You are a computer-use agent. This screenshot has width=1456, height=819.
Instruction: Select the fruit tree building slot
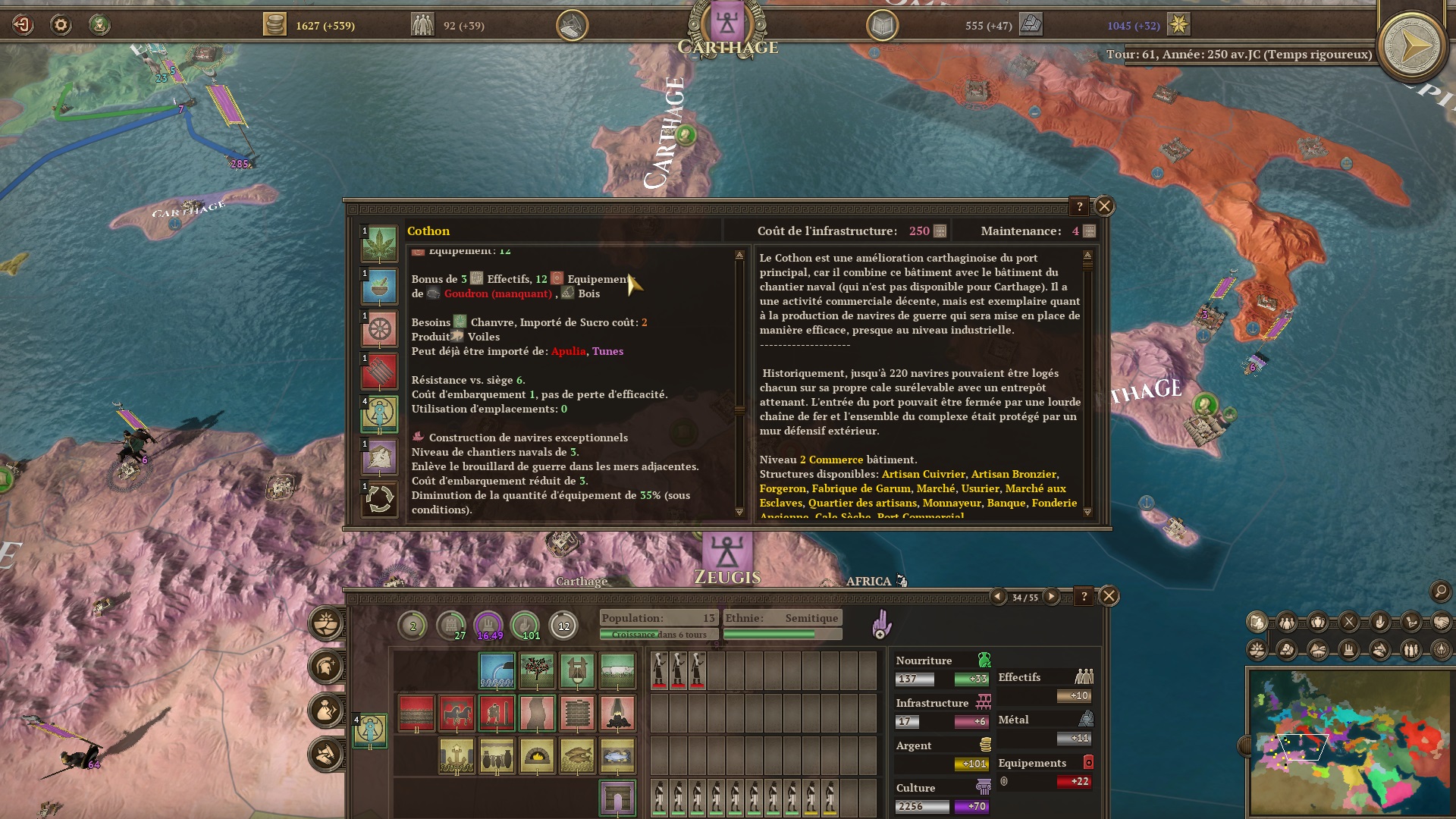(537, 670)
